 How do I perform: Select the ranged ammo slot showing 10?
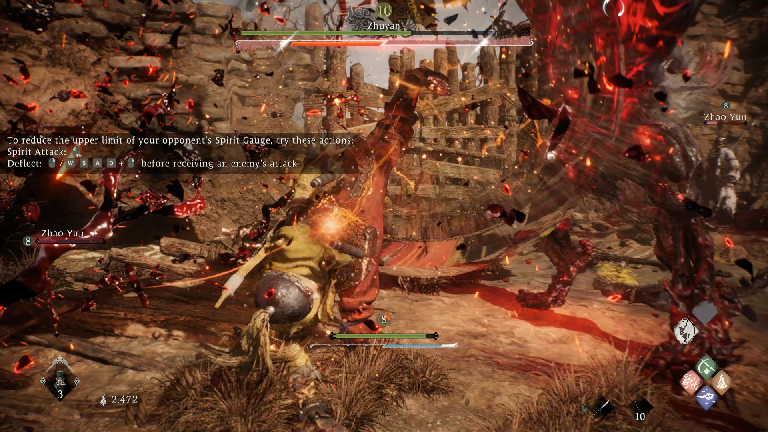pyautogui.click(x=640, y=407)
